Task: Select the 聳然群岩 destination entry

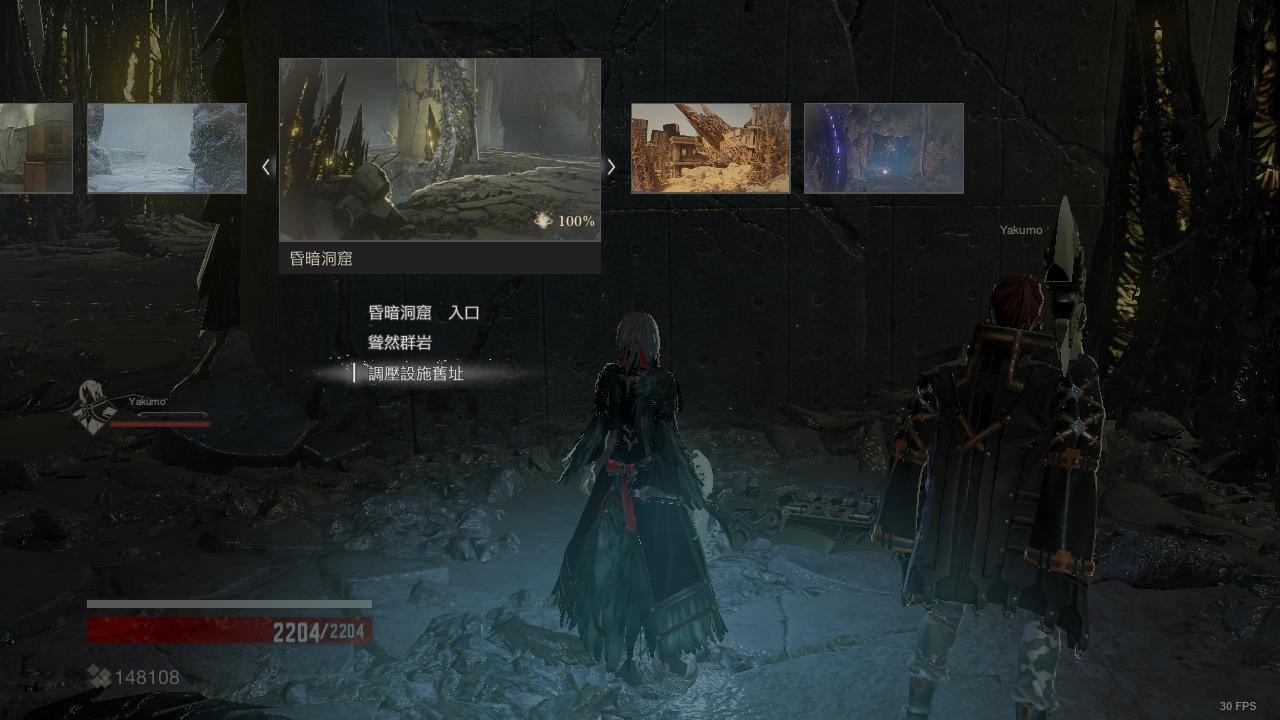Action: pyautogui.click(x=399, y=342)
